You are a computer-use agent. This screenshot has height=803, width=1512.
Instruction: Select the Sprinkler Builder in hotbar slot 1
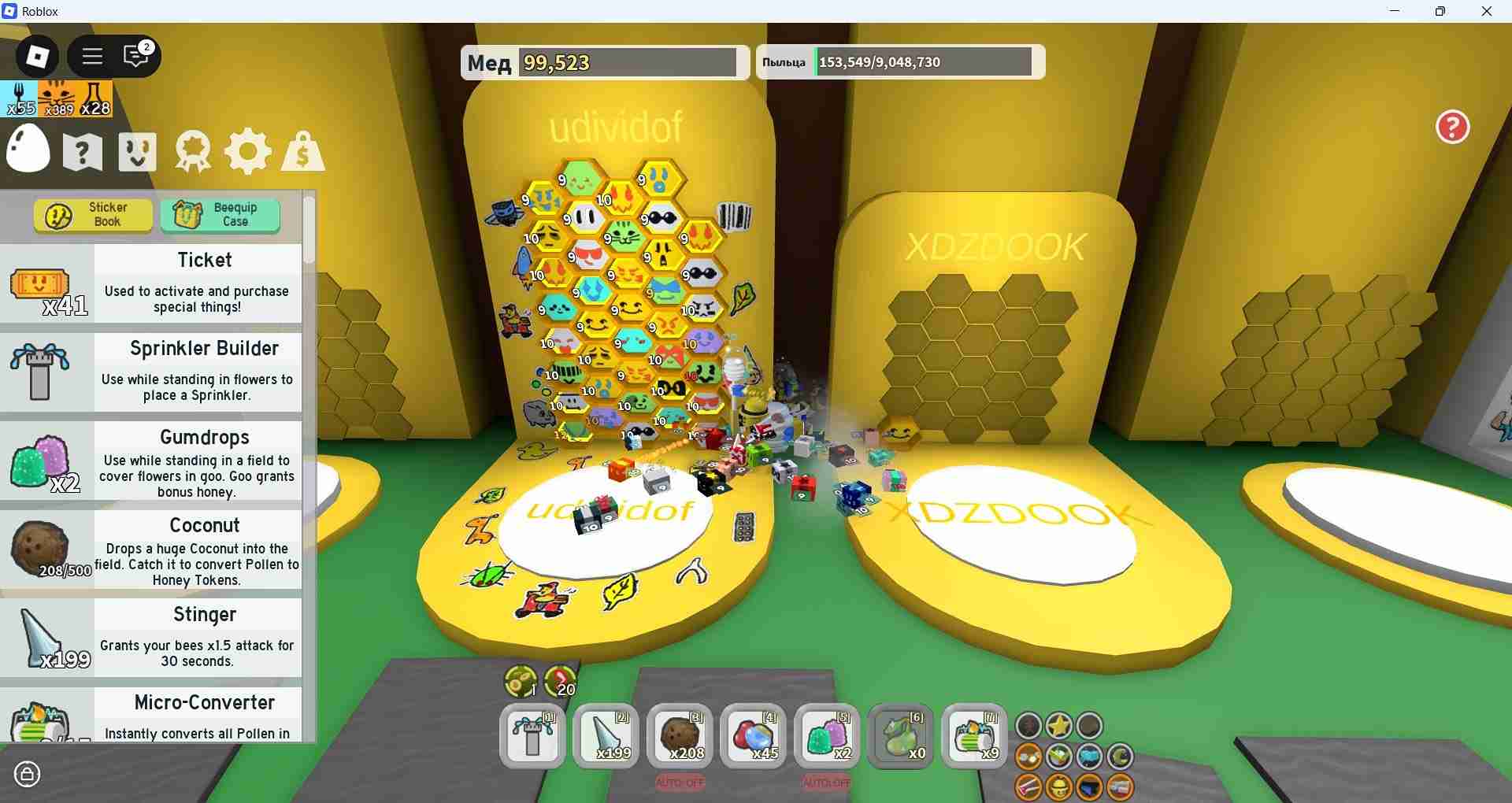(x=532, y=736)
